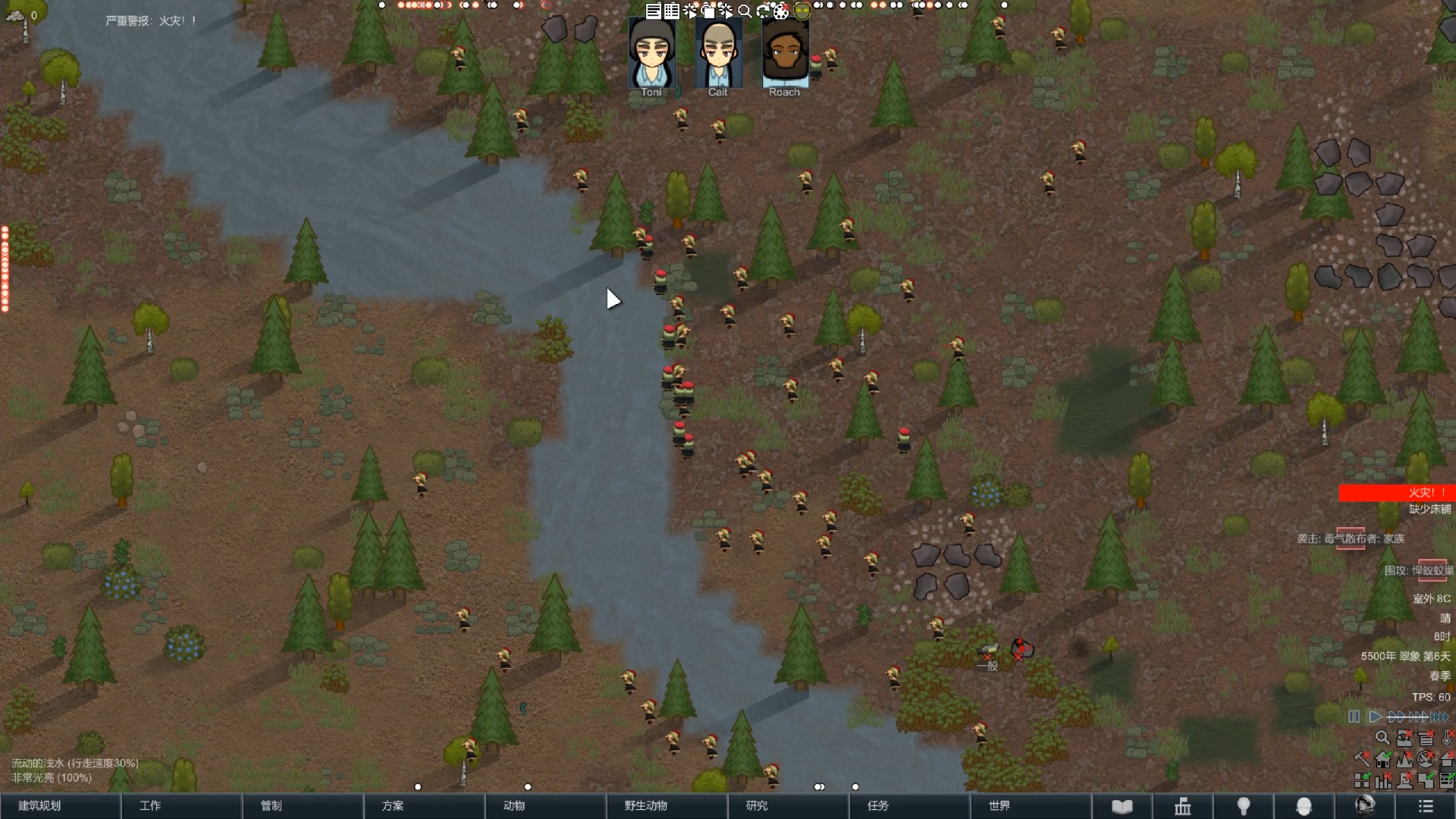
Task: View the 野生动物 wildlife tab
Action: [x=667, y=805]
